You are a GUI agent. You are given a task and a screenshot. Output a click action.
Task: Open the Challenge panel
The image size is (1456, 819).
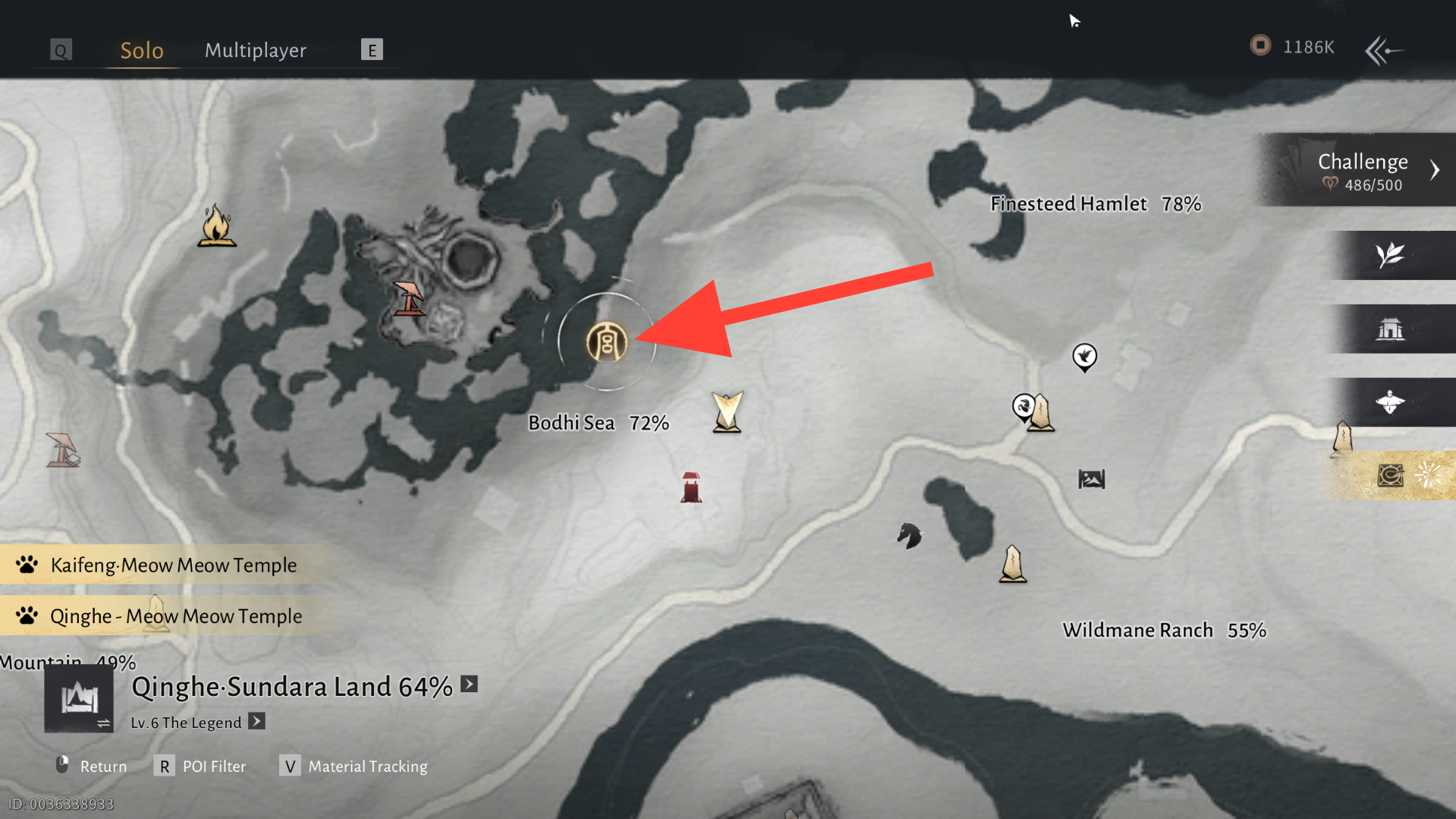[x=1364, y=170]
